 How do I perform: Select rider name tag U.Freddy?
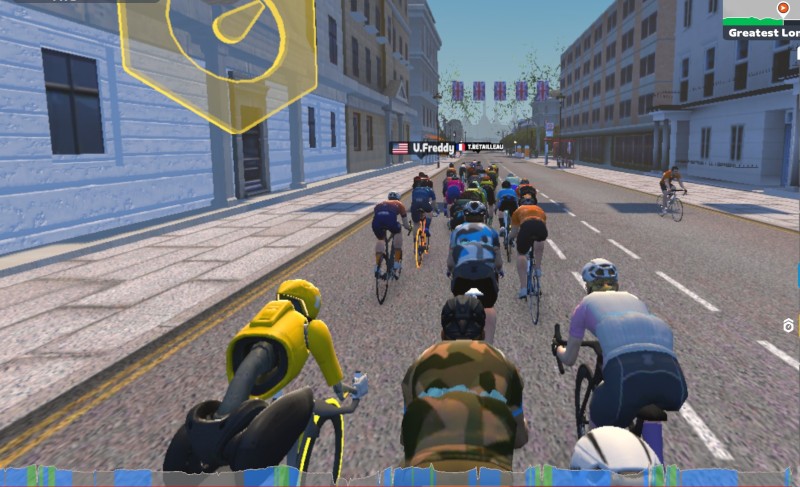click(x=423, y=148)
